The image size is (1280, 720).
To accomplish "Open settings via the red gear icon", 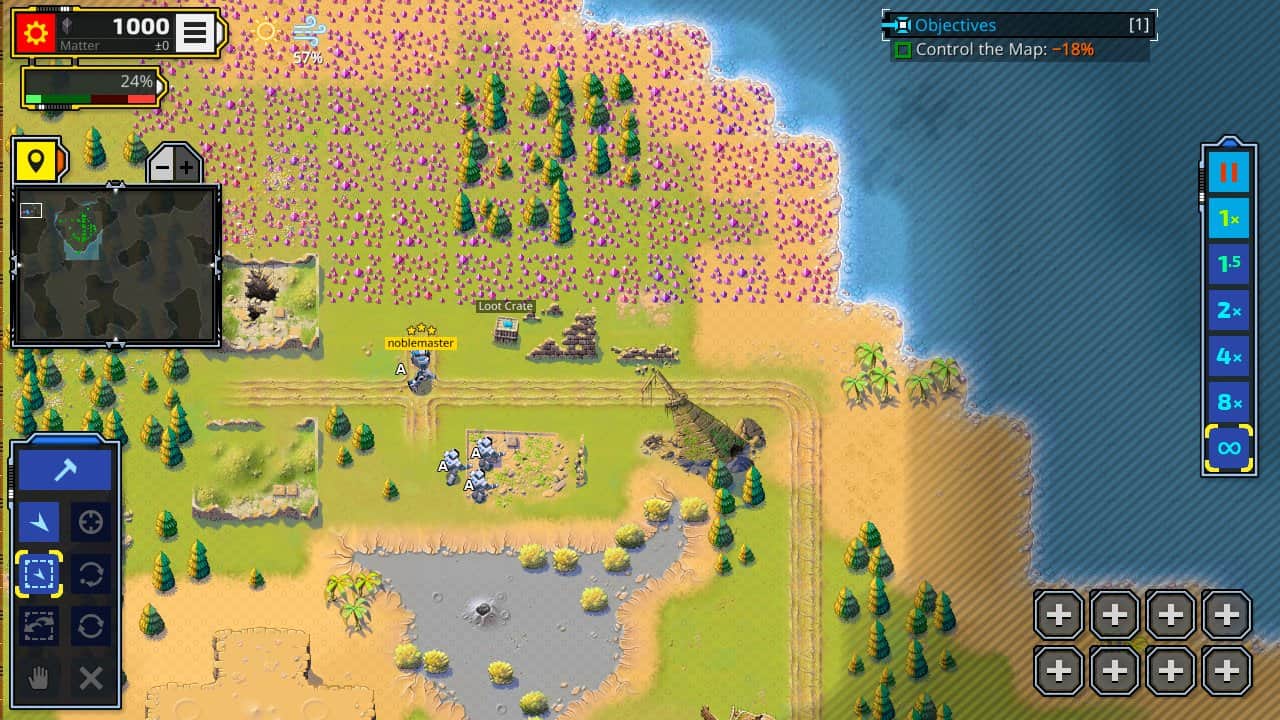I will pos(38,31).
